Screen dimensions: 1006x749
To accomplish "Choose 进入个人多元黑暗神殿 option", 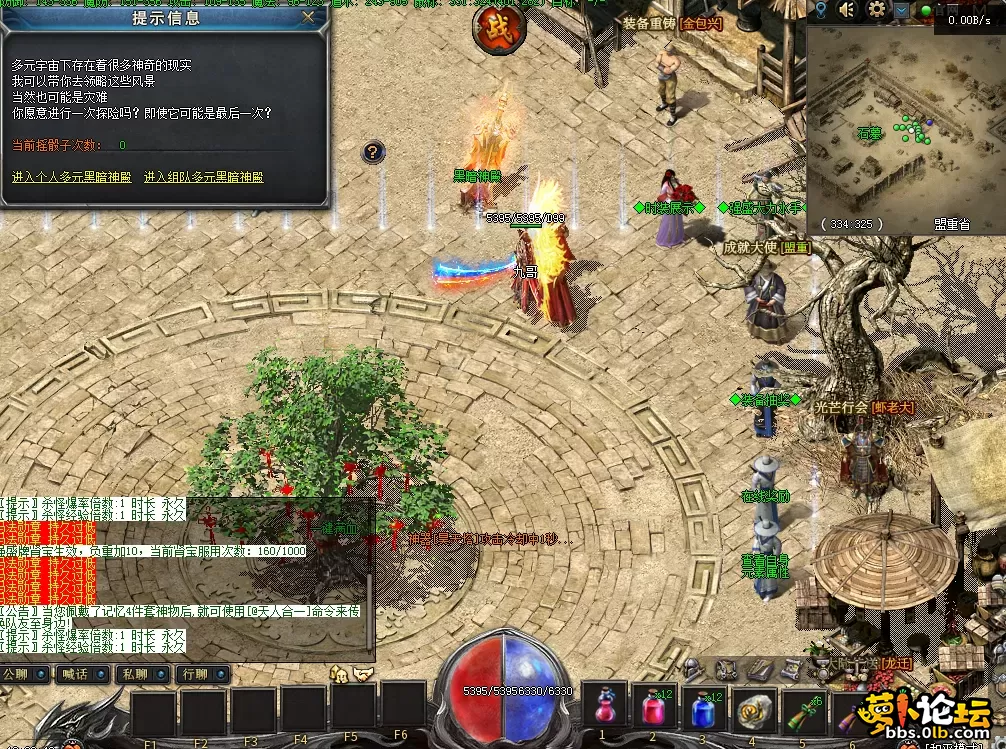I will (69, 177).
